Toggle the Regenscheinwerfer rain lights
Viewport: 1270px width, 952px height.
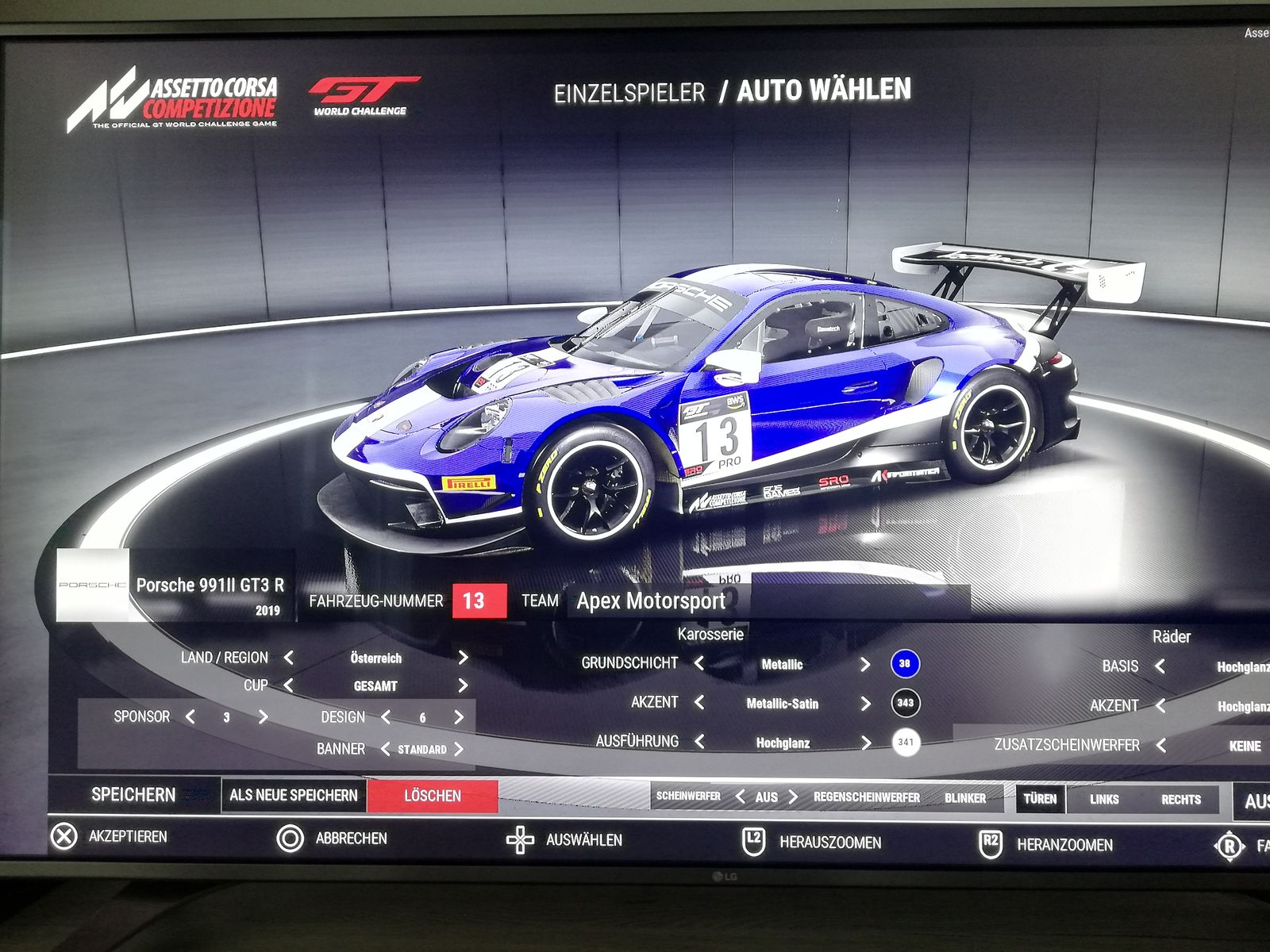866,797
